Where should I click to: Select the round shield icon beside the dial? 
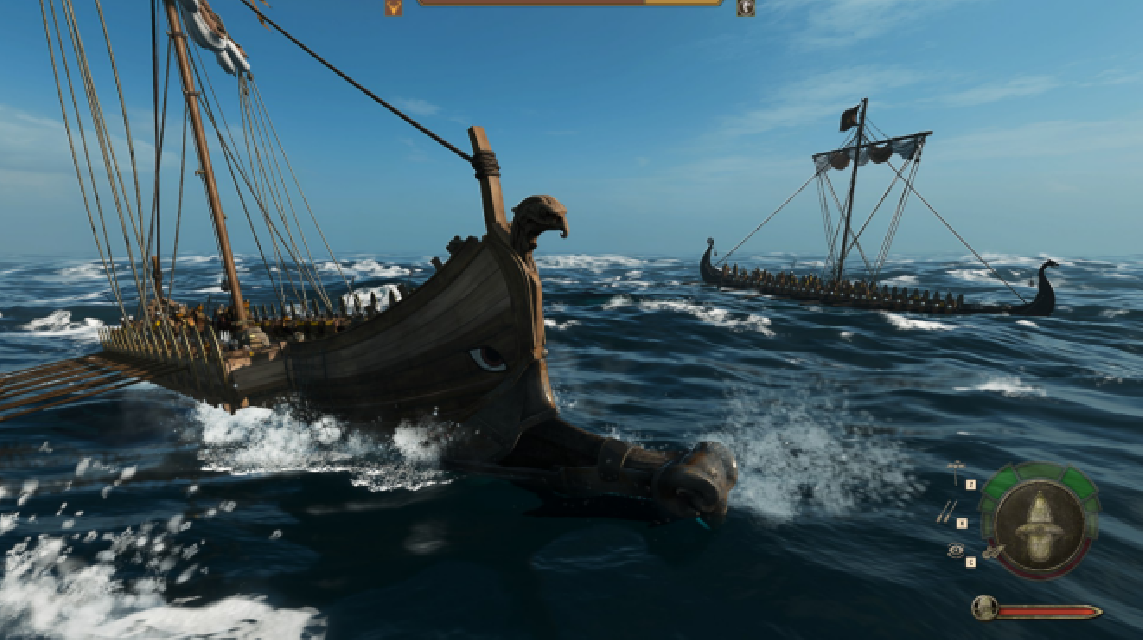click(x=955, y=550)
